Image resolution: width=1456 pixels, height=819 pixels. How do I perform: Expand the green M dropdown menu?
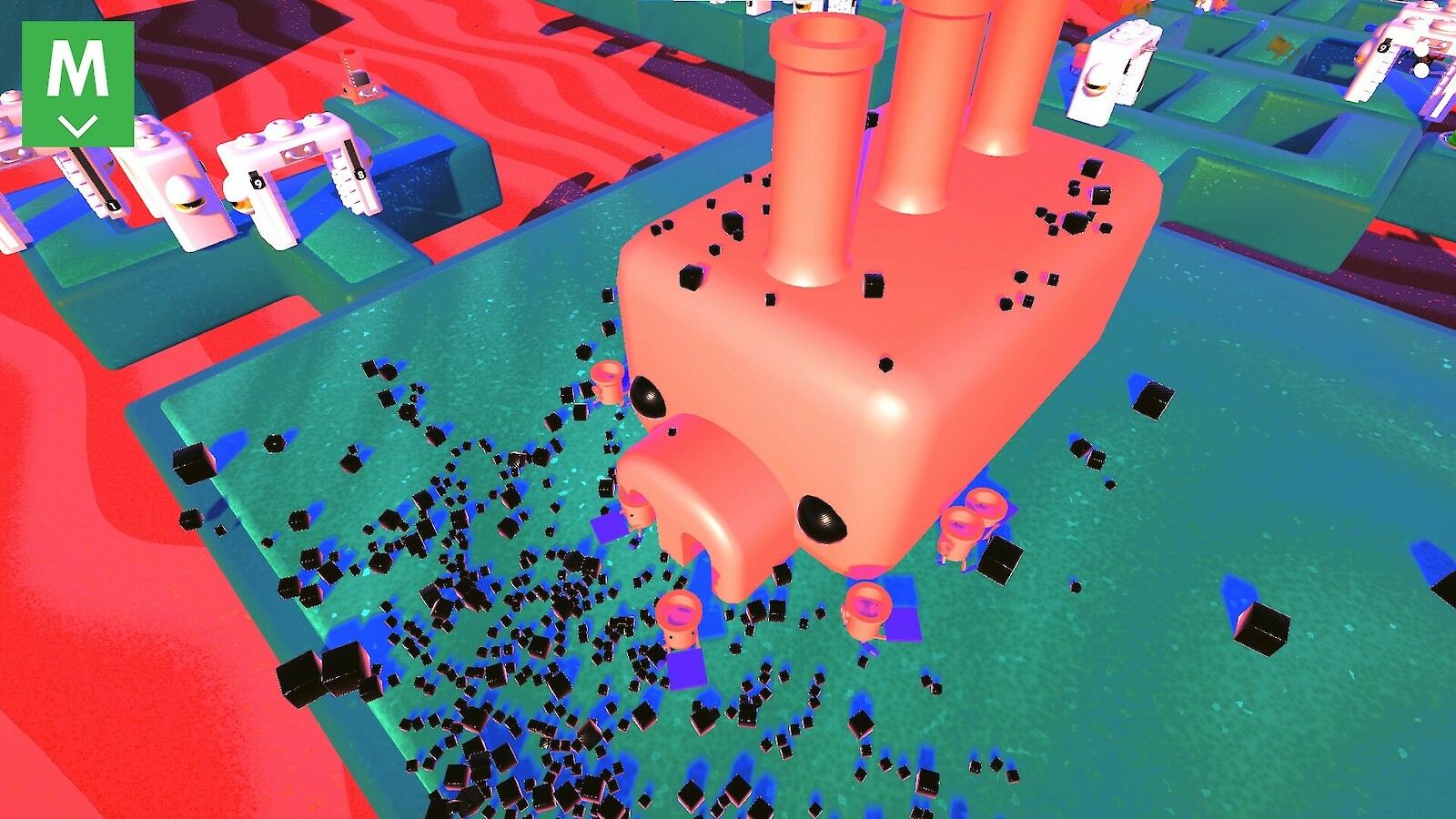click(x=78, y=84)
